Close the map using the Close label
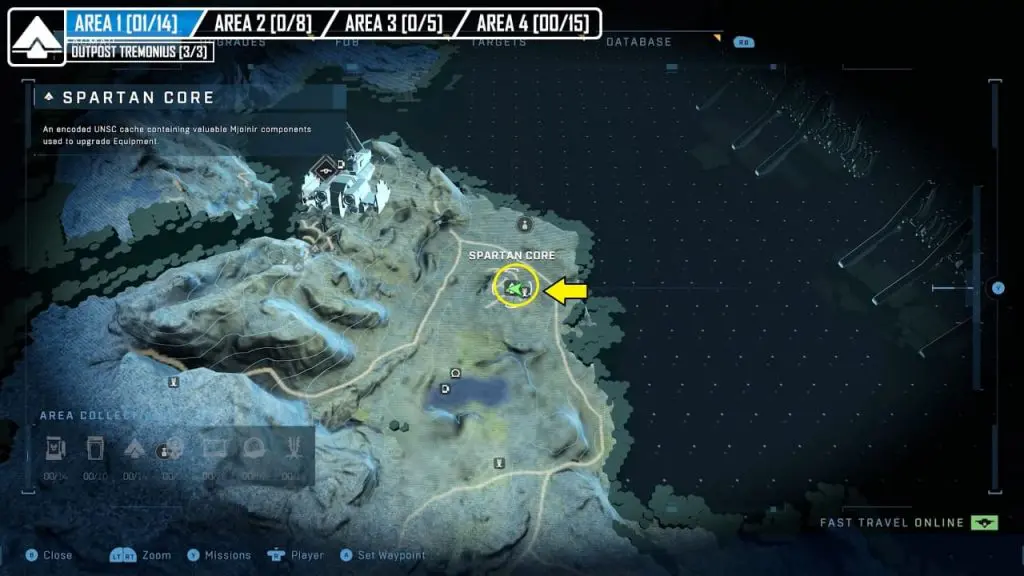1024x576 pixels. tap(57, 555)
